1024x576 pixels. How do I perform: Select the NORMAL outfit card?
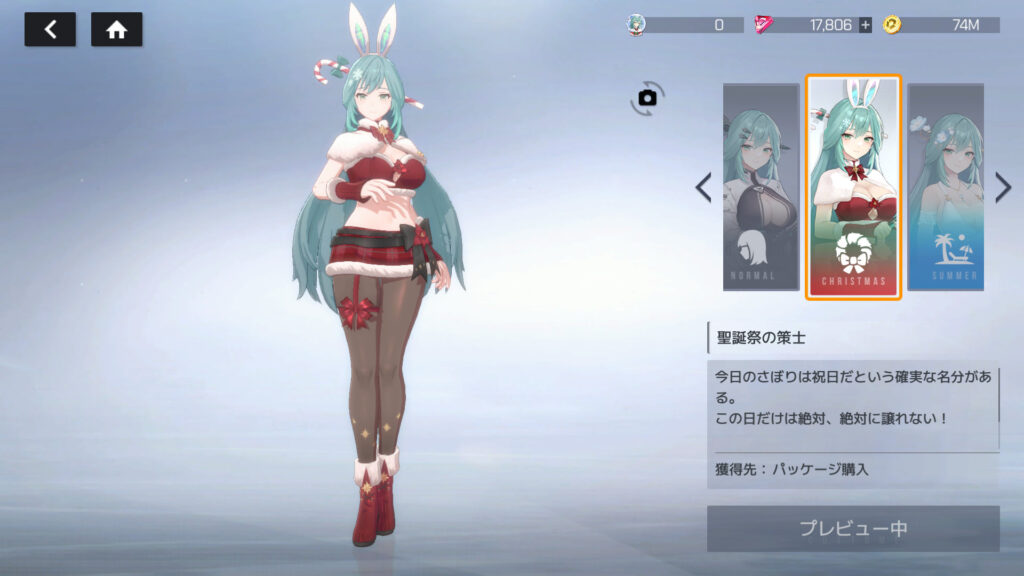pyautogui.click(x=761, y=187)
